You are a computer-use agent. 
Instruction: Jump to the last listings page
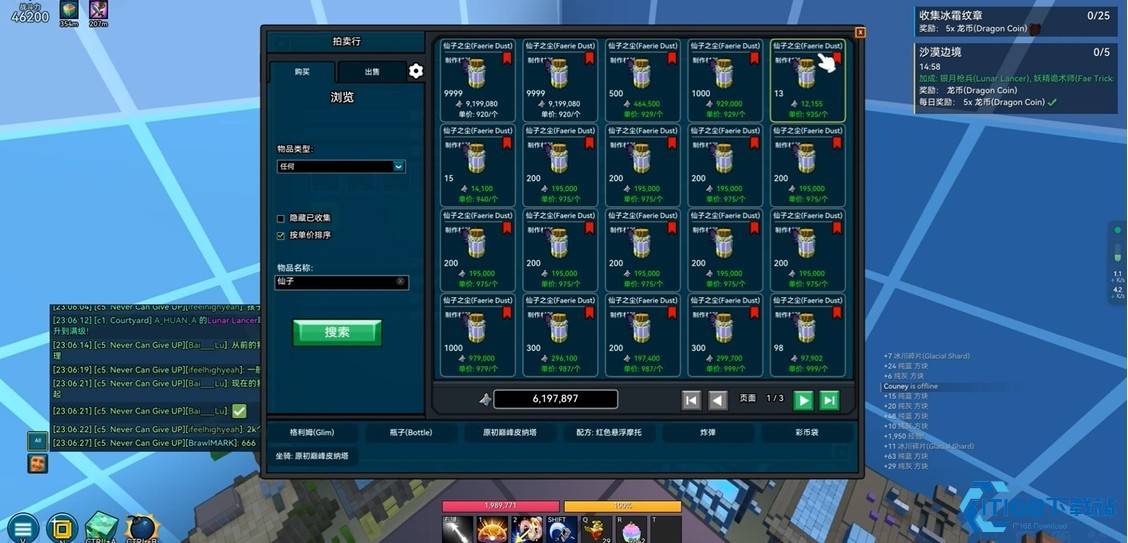tap(829, 400)
